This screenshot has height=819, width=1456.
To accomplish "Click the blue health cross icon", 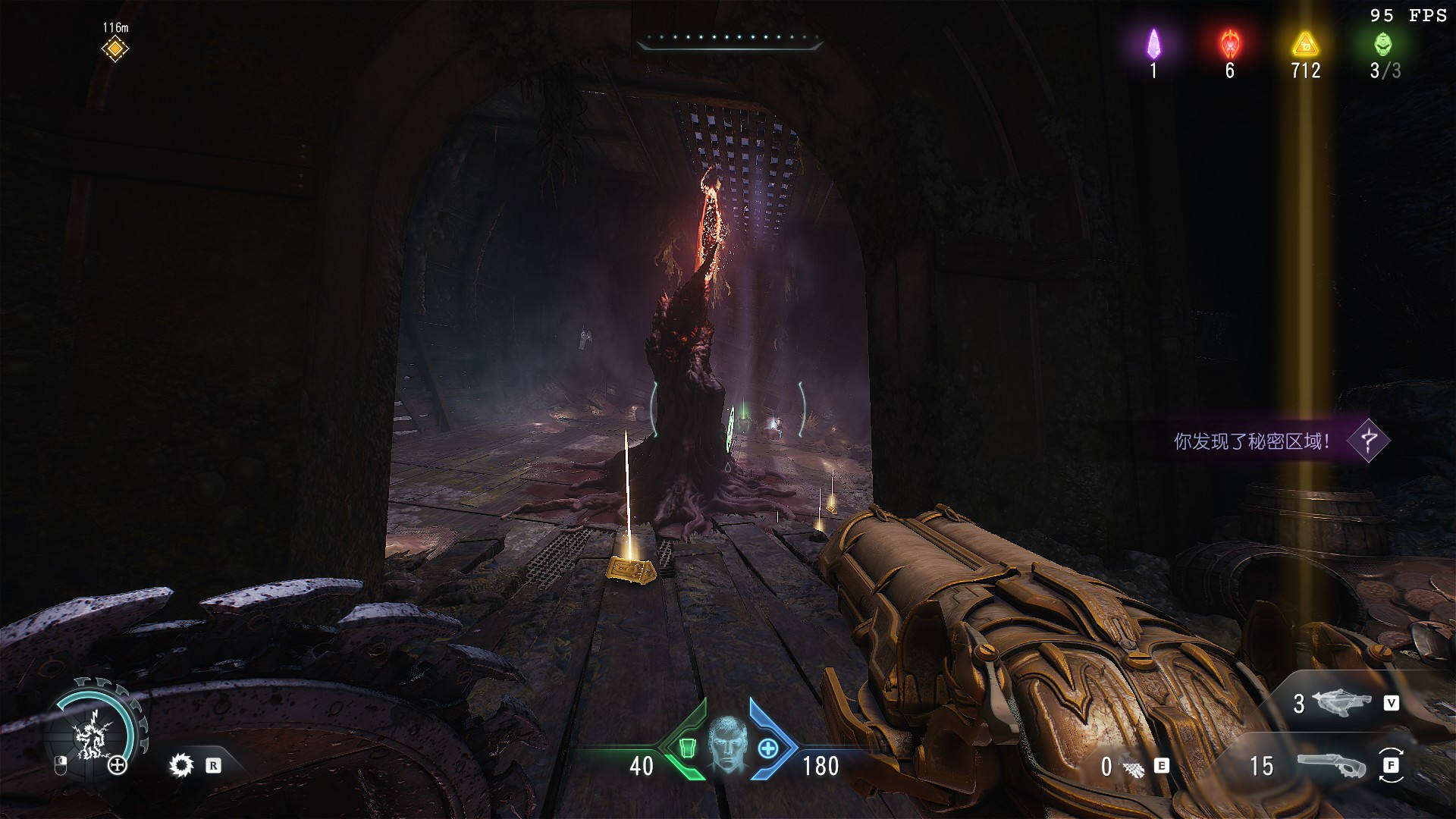I will [768, 748].
